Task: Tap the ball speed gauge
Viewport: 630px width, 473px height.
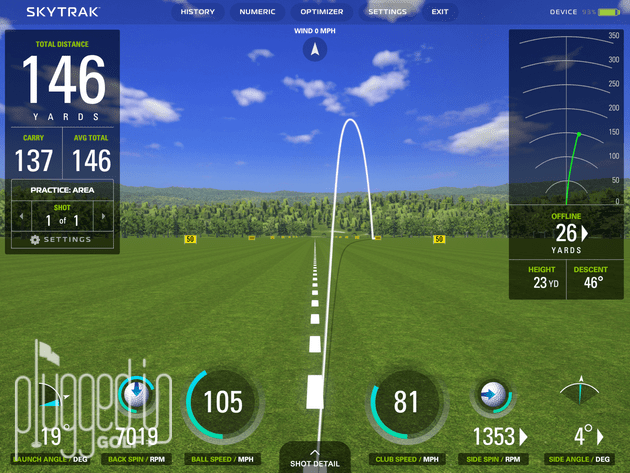Action: click(x=222, y=402)
